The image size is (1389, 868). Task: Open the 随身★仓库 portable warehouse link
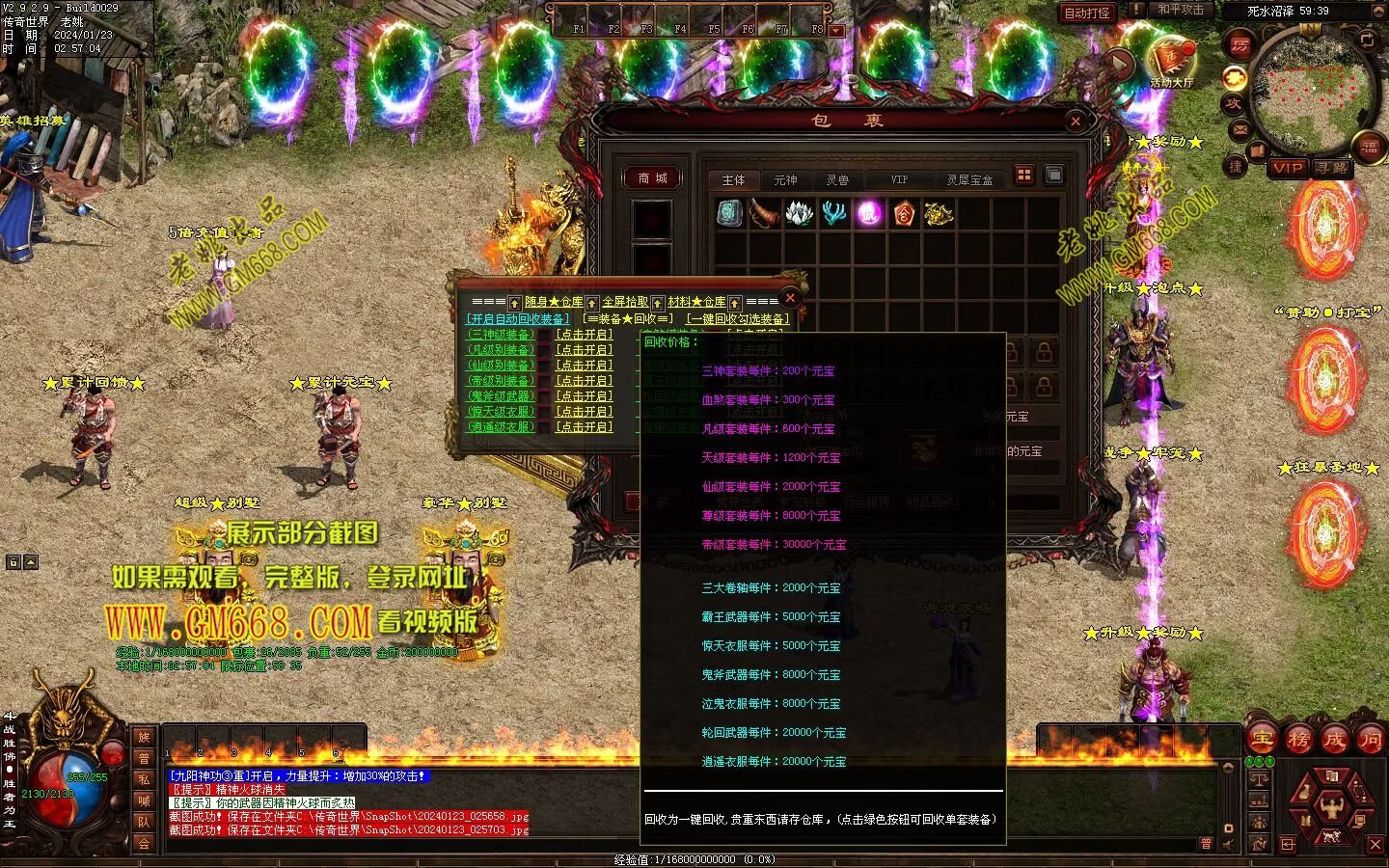click(554, 302)
